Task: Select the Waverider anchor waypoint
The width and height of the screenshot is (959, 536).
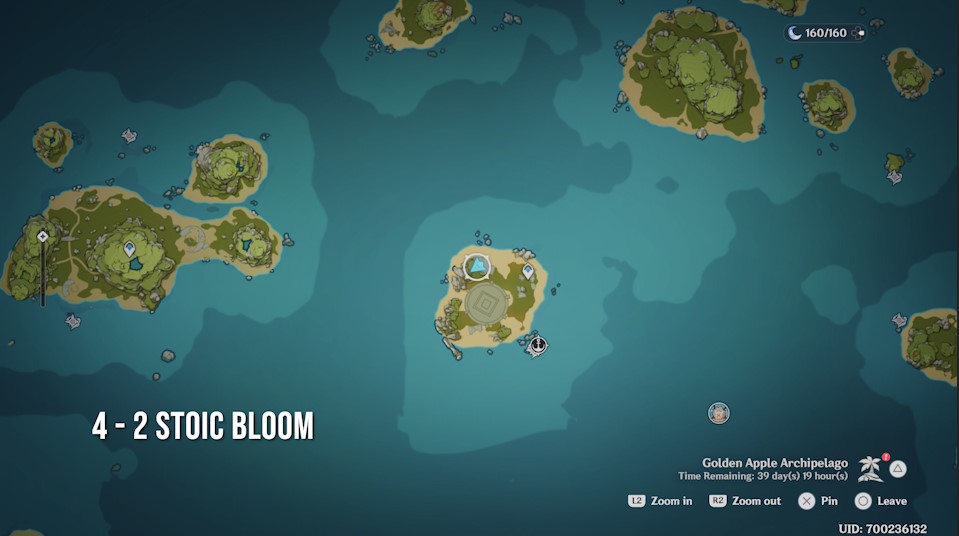Action: [x=538, y=345]
